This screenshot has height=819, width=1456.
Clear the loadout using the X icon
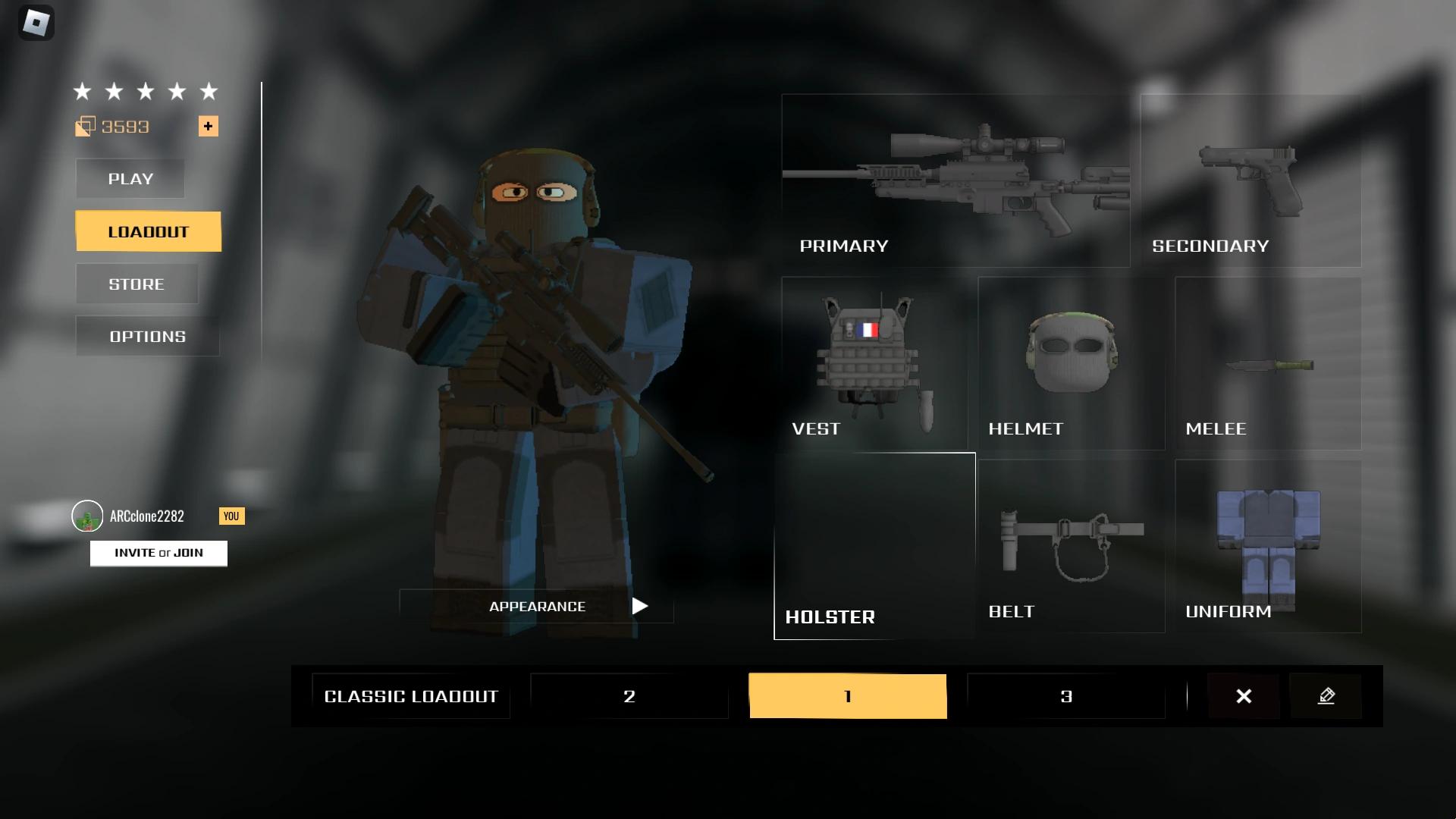(1243, 695)
